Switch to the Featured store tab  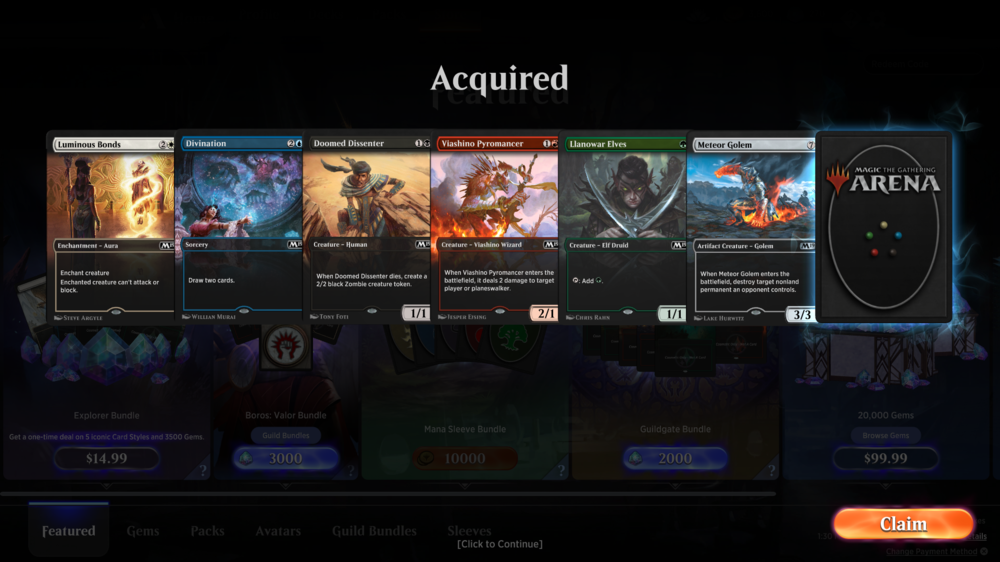coord(69,531)
